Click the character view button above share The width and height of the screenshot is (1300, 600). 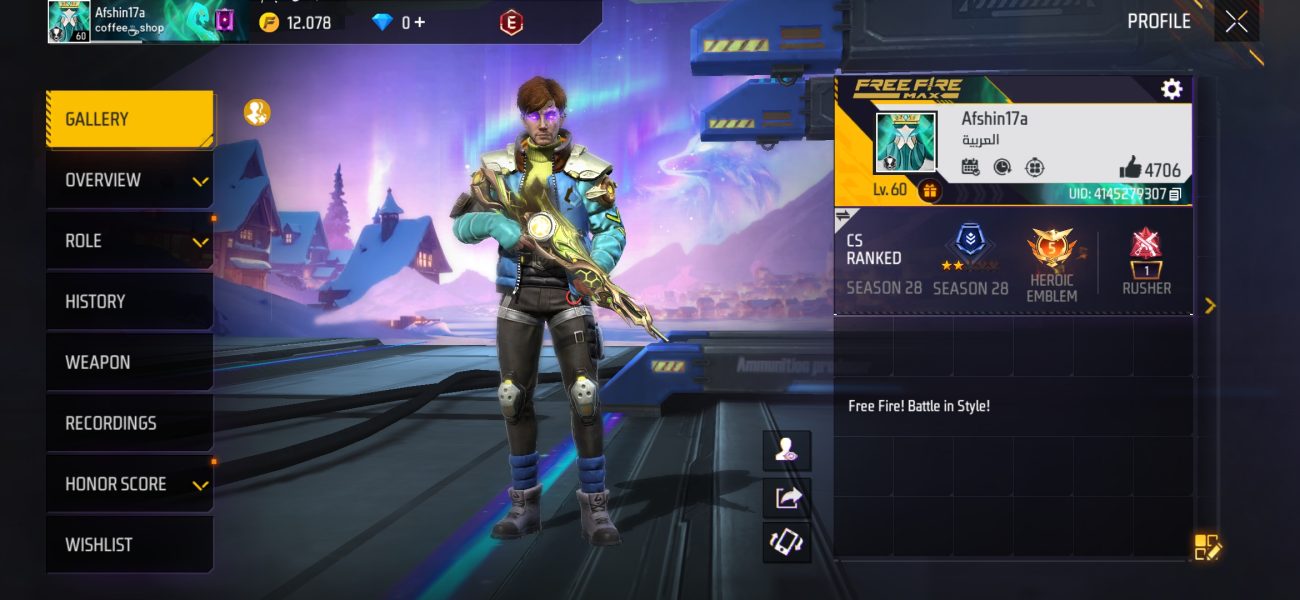[x=787, y=452]
